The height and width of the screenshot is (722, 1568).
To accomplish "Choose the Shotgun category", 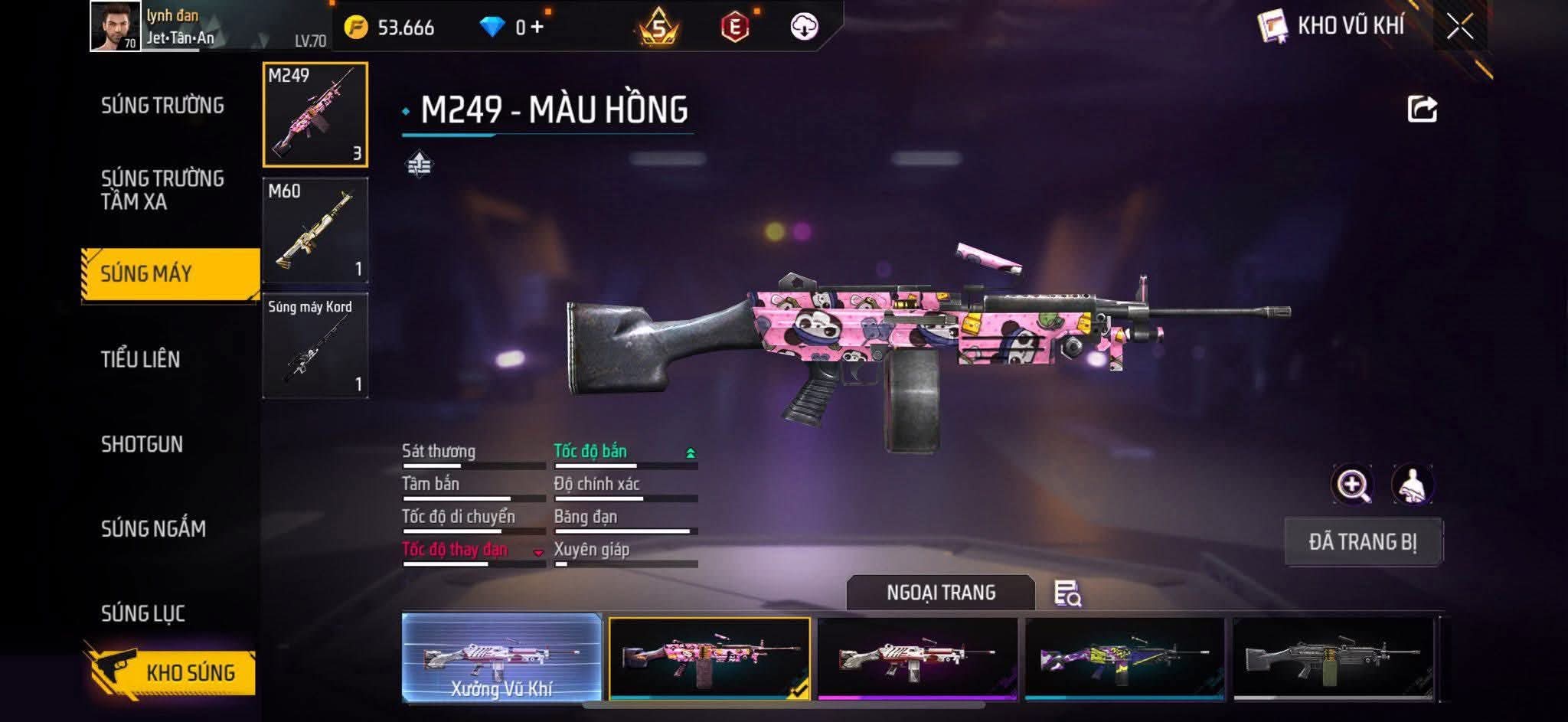I will 142,444.
